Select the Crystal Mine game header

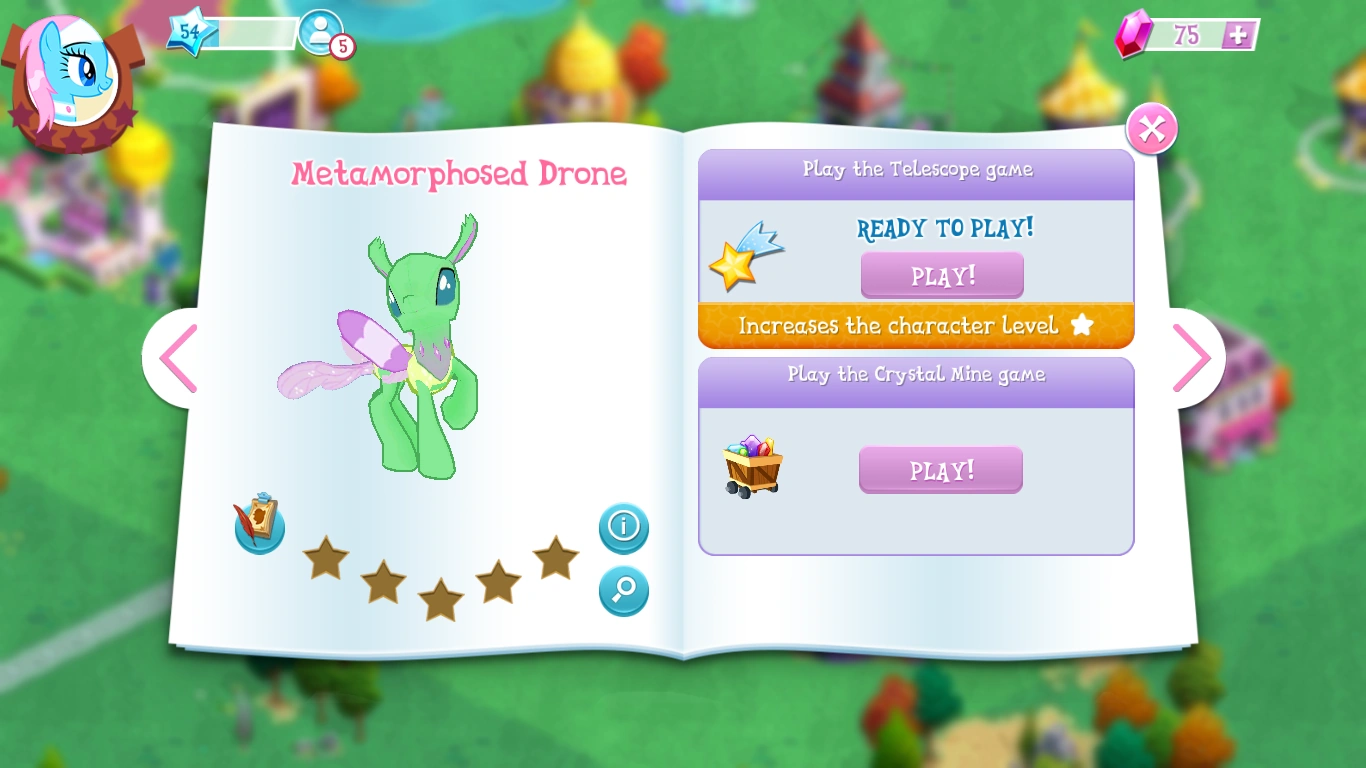click(x=916, y=375)
